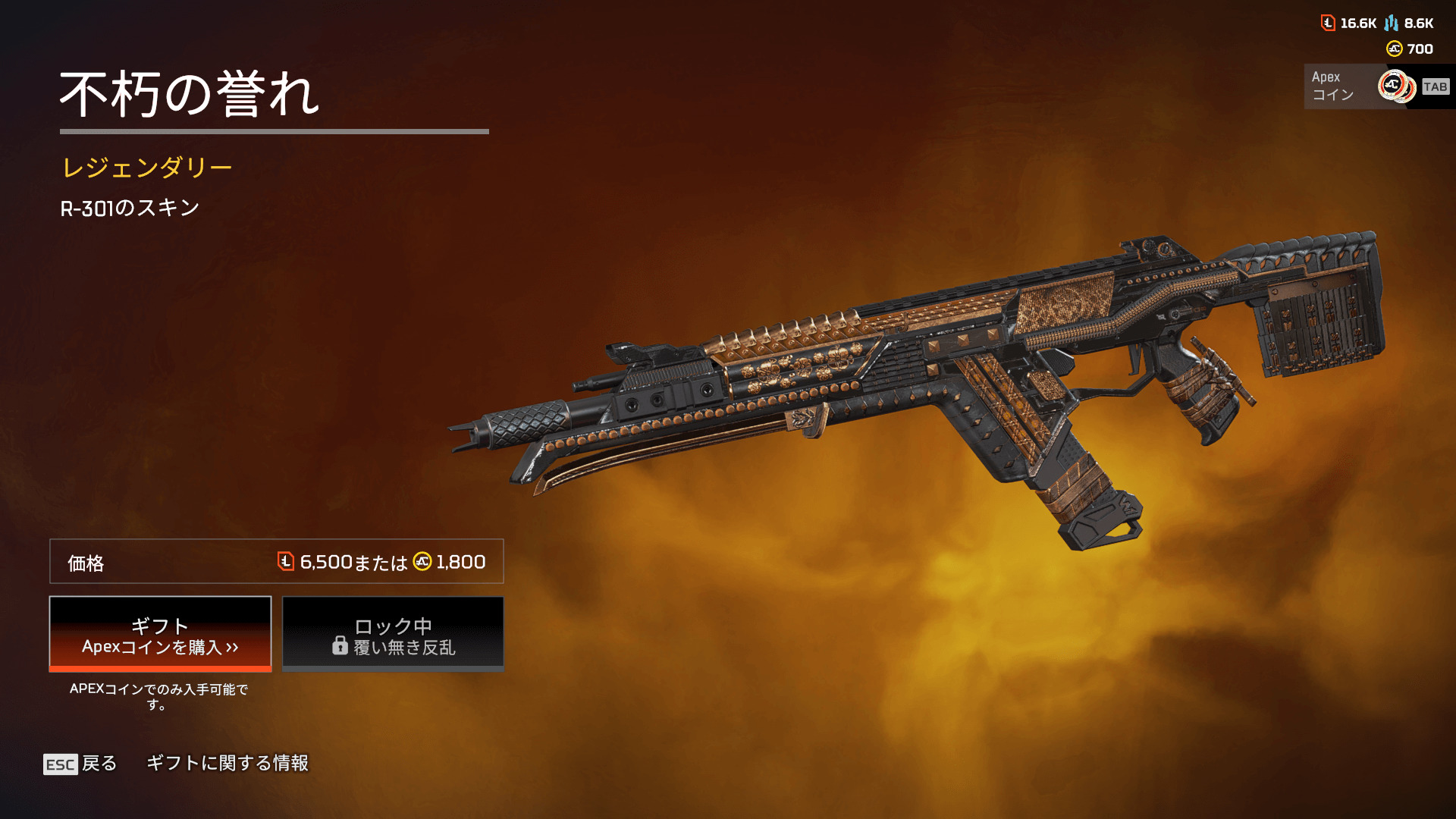Image resolution: width=1456 pixels, height=819 pixels.
Task: Select the locked 覆い無き反乱 button
Action: pyautogui.click(x=393, y=634)
